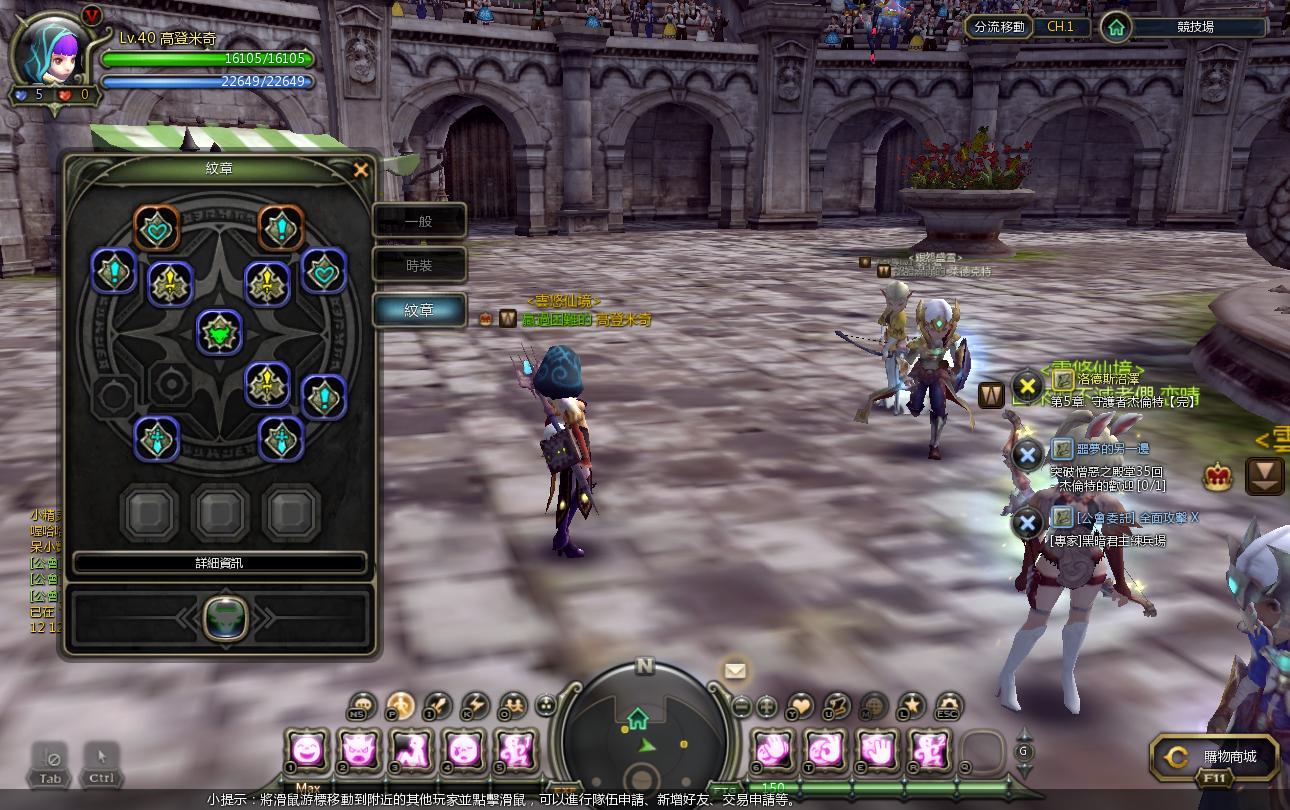The height and width of the screenshot is (810, 1290).
Task: Select the green center crest slot
Action: (219, 333)
